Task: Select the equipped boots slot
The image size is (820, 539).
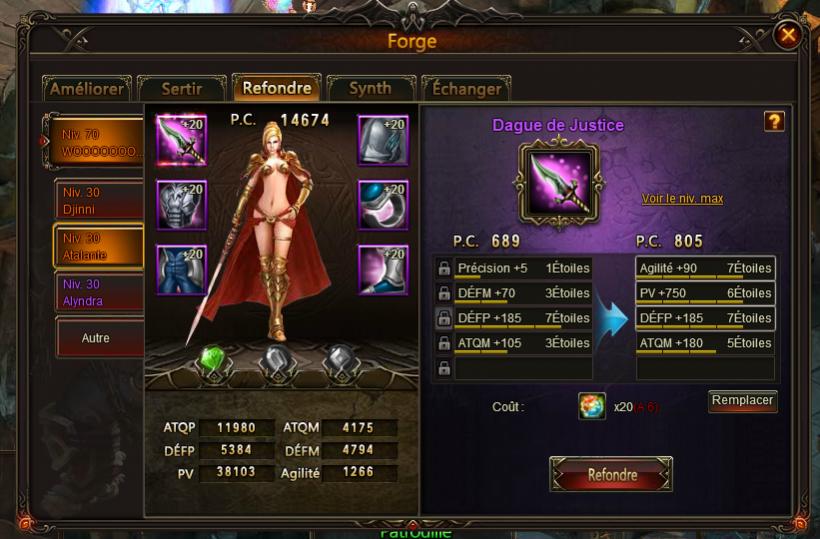Action: click(x=383, y=270)
